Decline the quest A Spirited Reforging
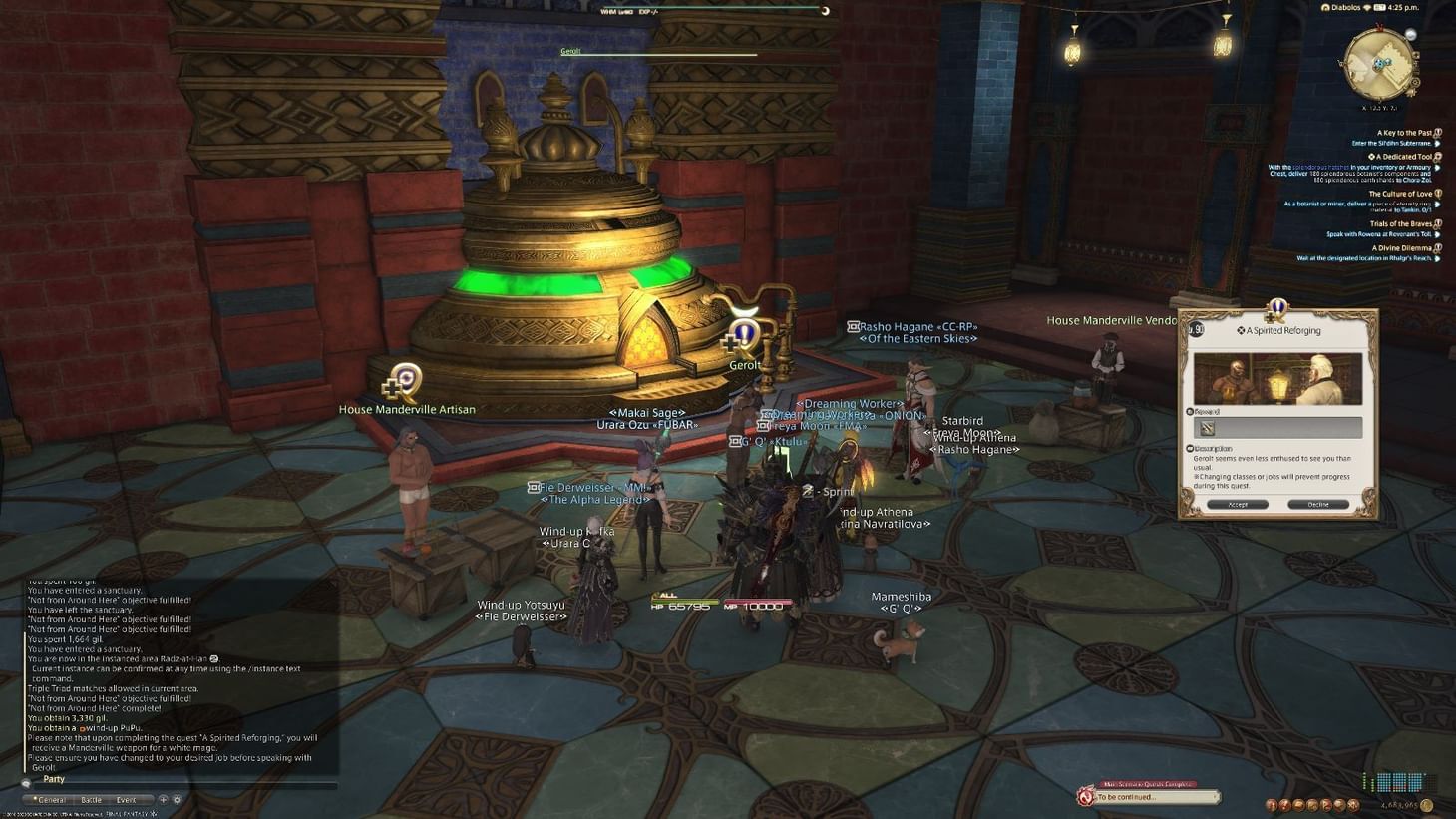Screen dimensions: 1456x819 1317,504
